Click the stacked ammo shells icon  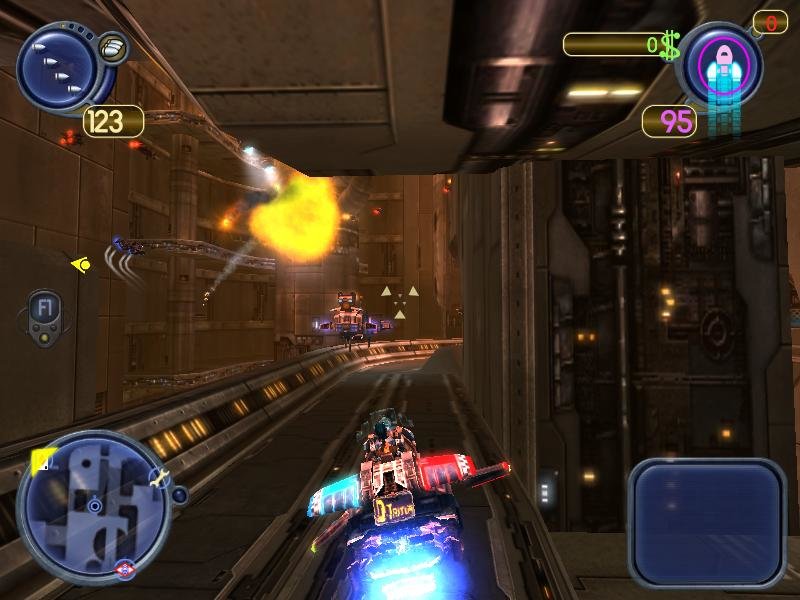112,47
